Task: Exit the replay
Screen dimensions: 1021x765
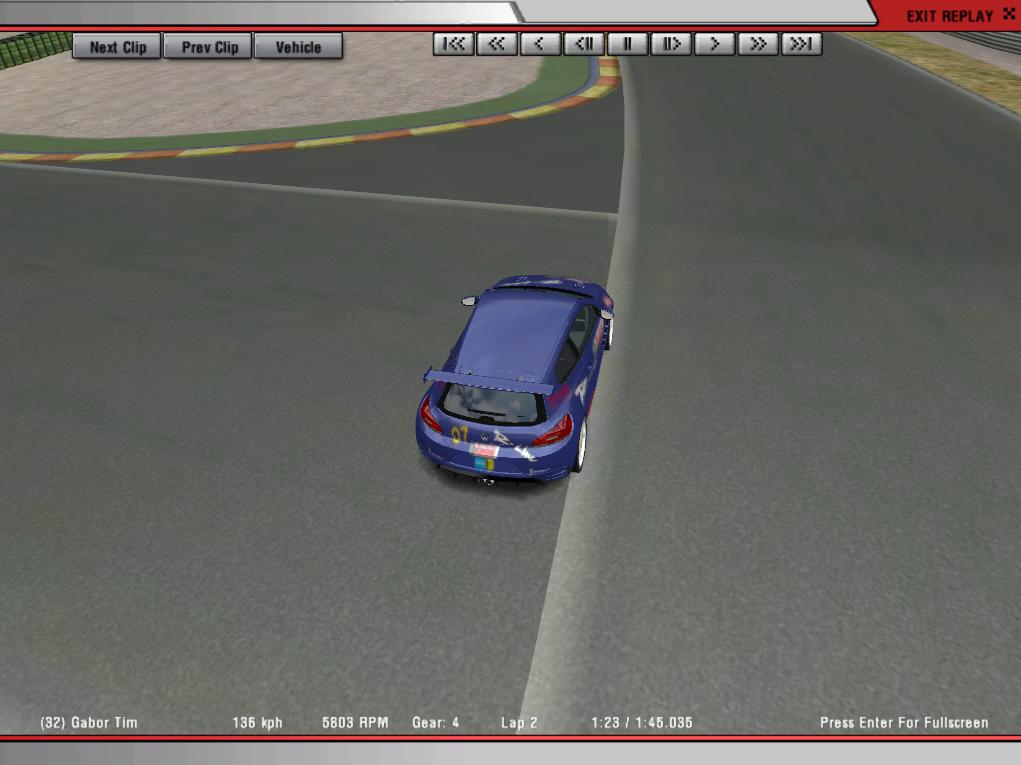Action: [949, 16]
